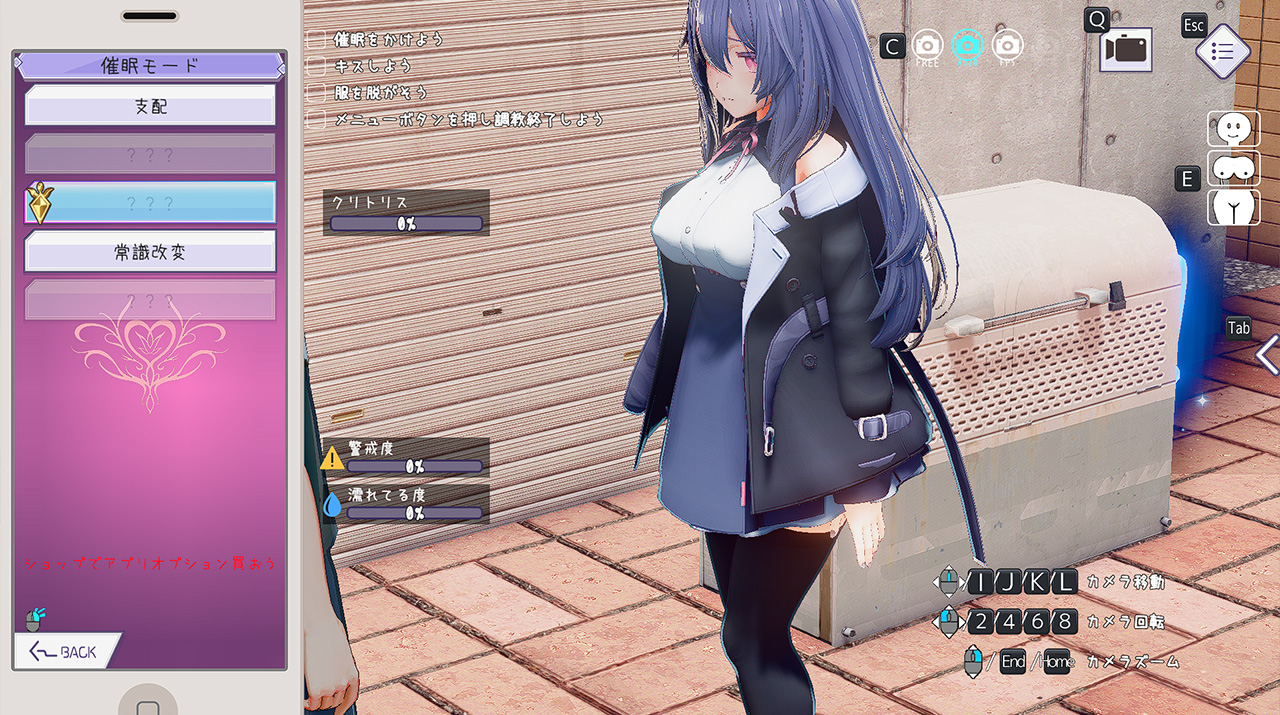Select the face icon on the right
Screen dimensions: 1280x715
1233,129
